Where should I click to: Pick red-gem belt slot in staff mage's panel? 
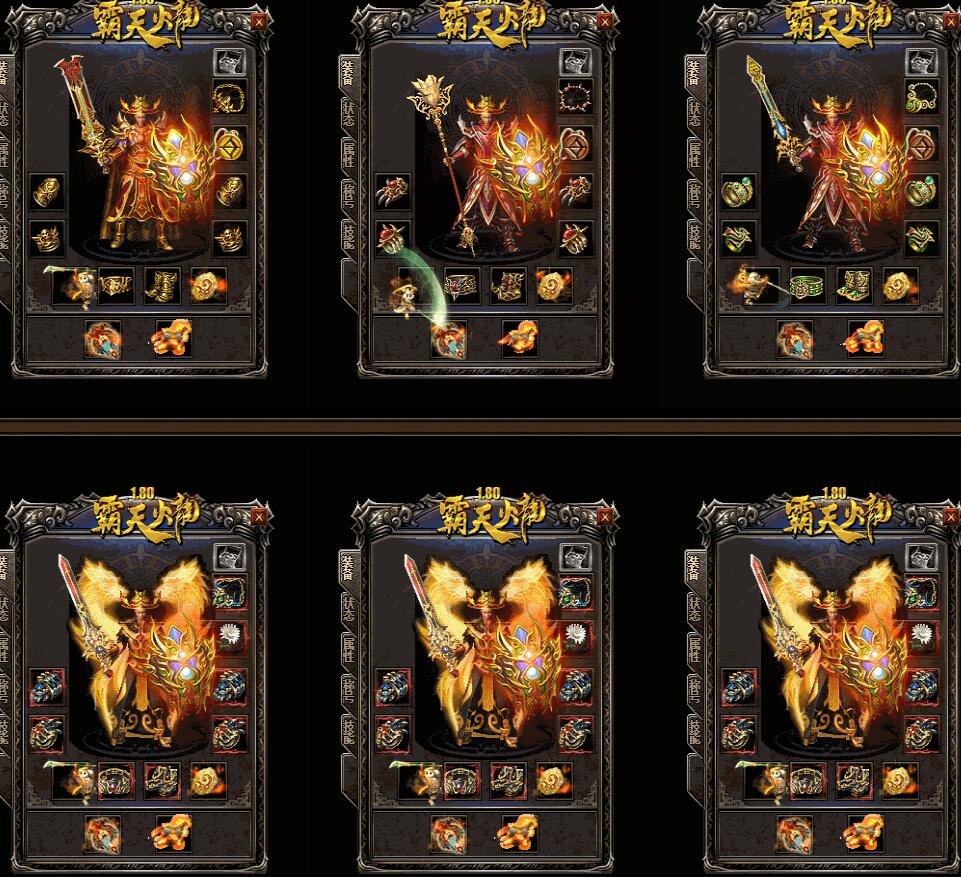[x=462, y=286]
